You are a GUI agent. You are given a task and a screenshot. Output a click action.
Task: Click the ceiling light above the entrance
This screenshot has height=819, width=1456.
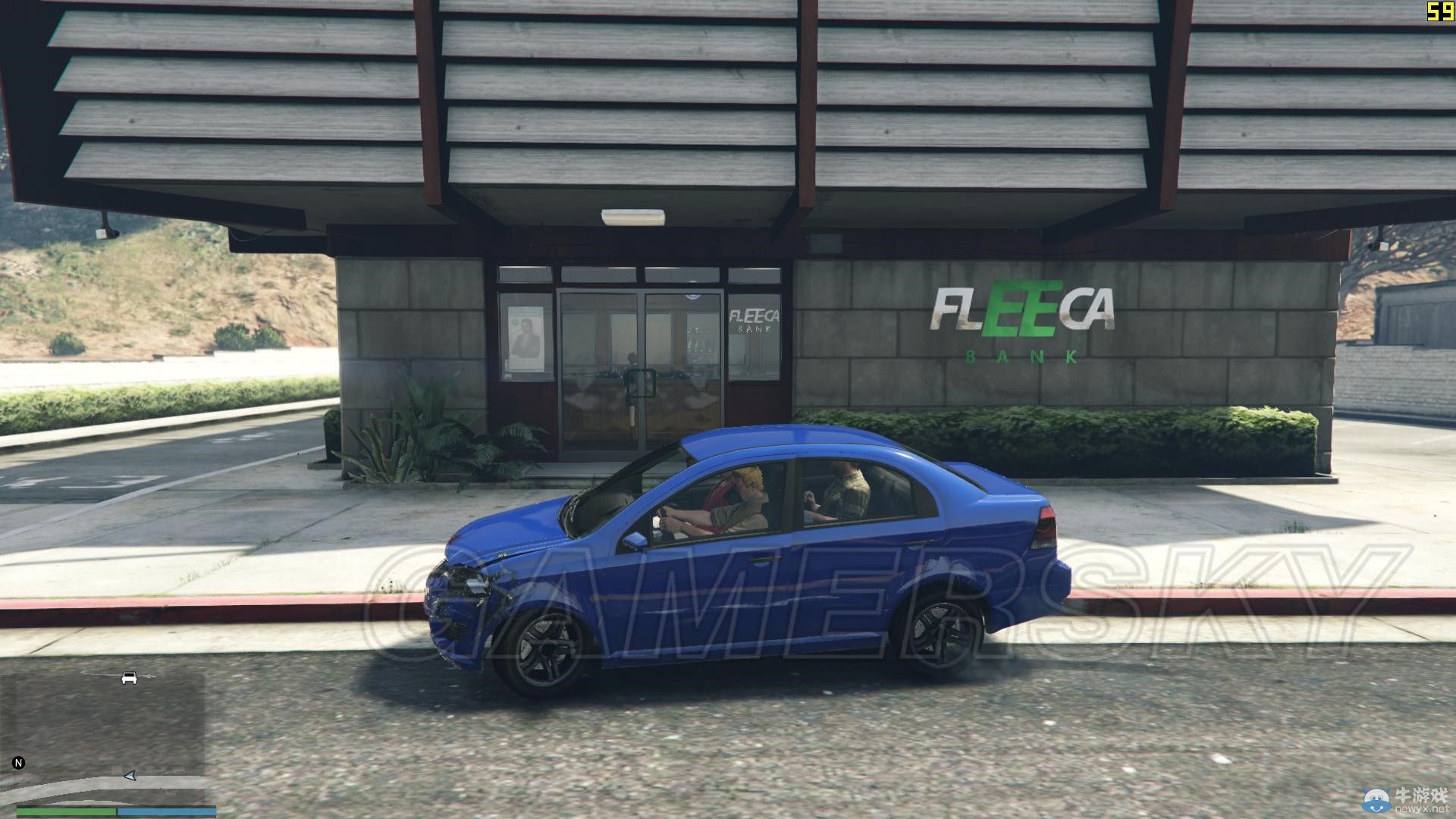tap(633, 218)
